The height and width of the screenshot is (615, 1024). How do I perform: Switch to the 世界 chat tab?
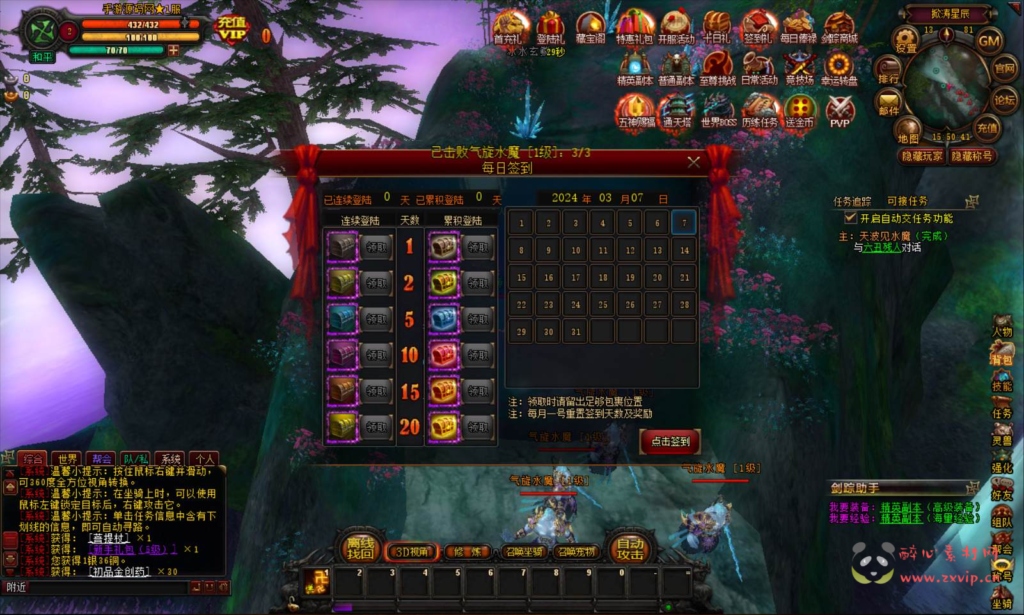(68, 459)
